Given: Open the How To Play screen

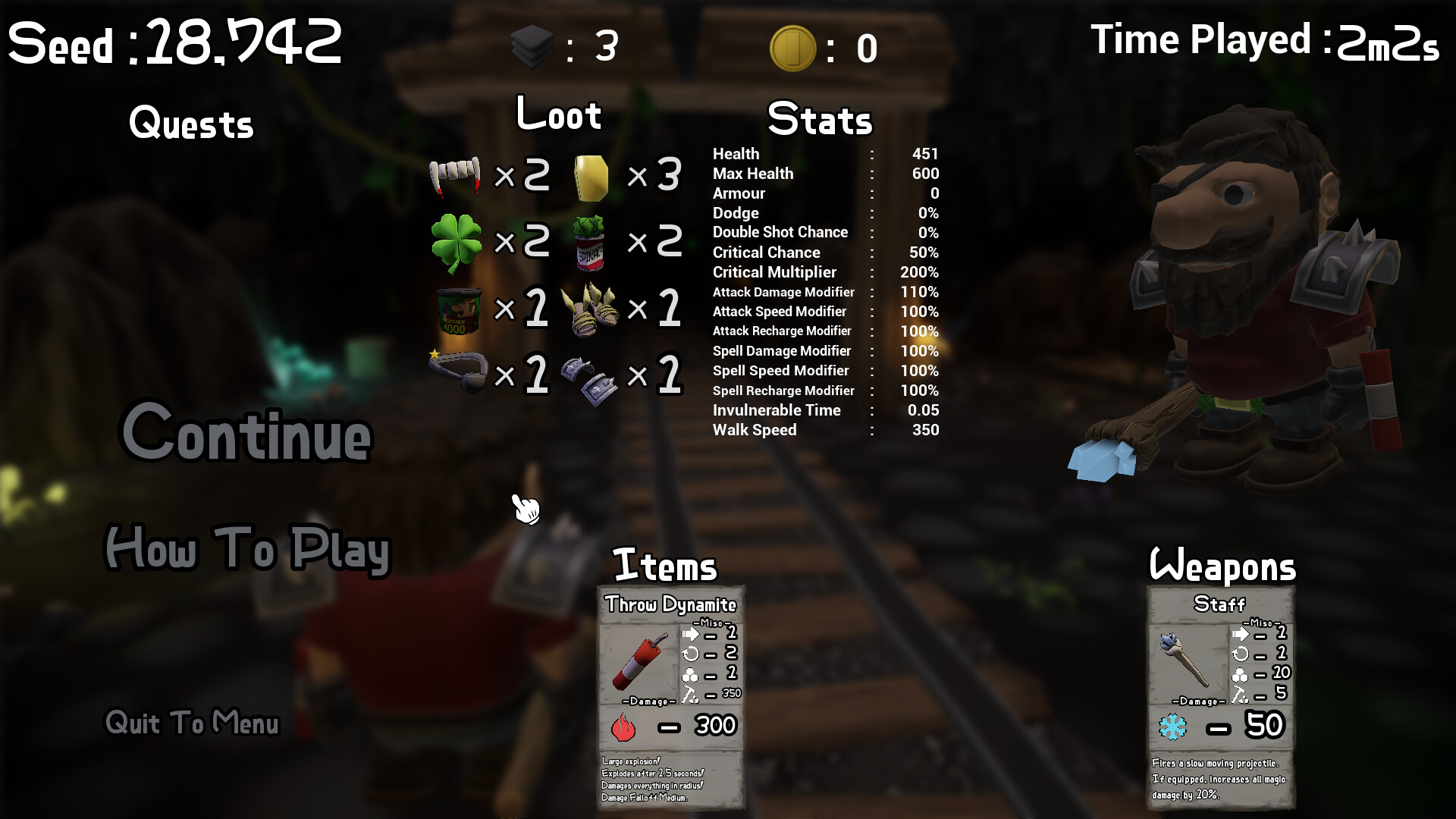Looking at the screenshot, I should click(x=247, y=550).
